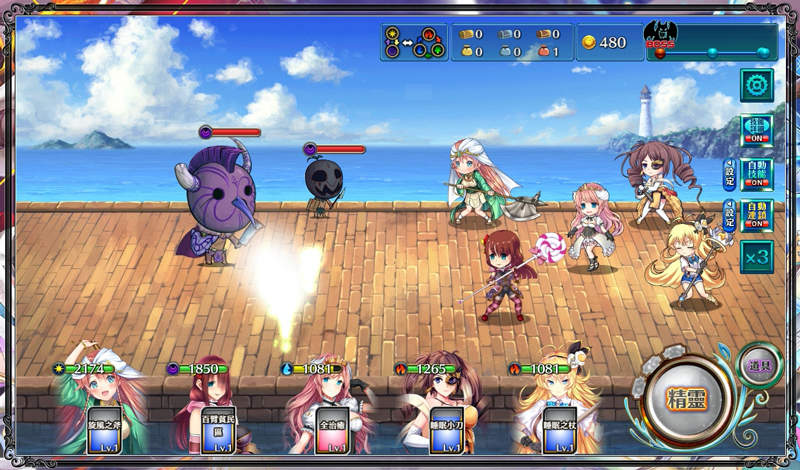
Task: Toggle the 自動技能 auto-skill button
Action: (x=756, y=173)
